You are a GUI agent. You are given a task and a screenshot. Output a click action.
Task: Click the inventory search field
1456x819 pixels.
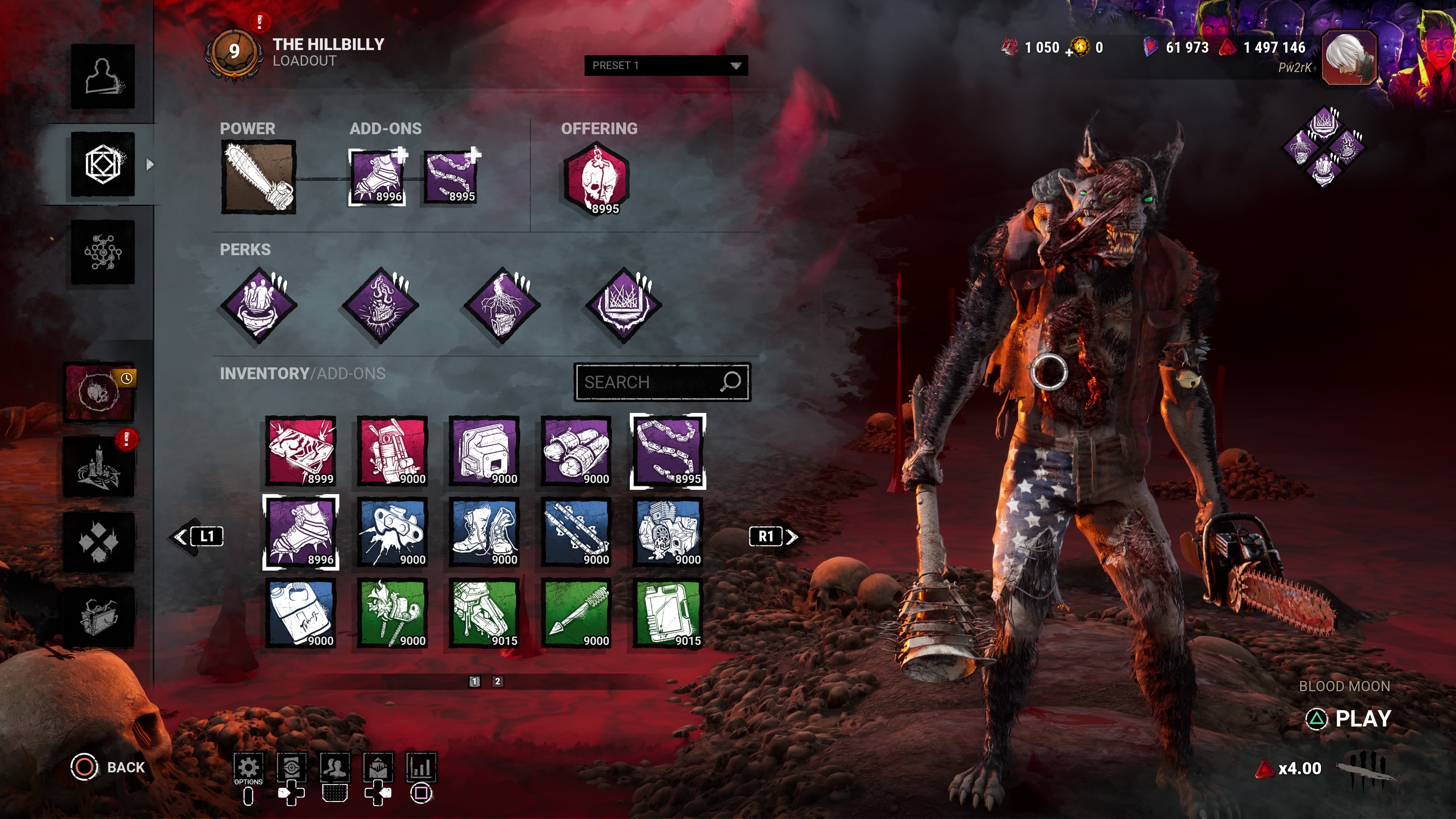click(650, 383)
